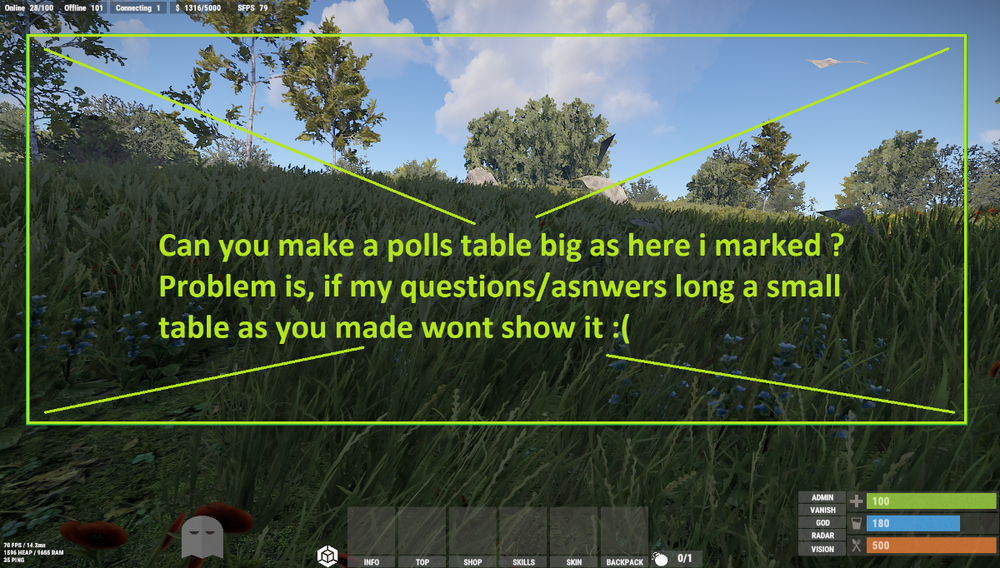Screen dimensions: 1000x568
Task: Open the INFO panel
Action: point(372,562)
